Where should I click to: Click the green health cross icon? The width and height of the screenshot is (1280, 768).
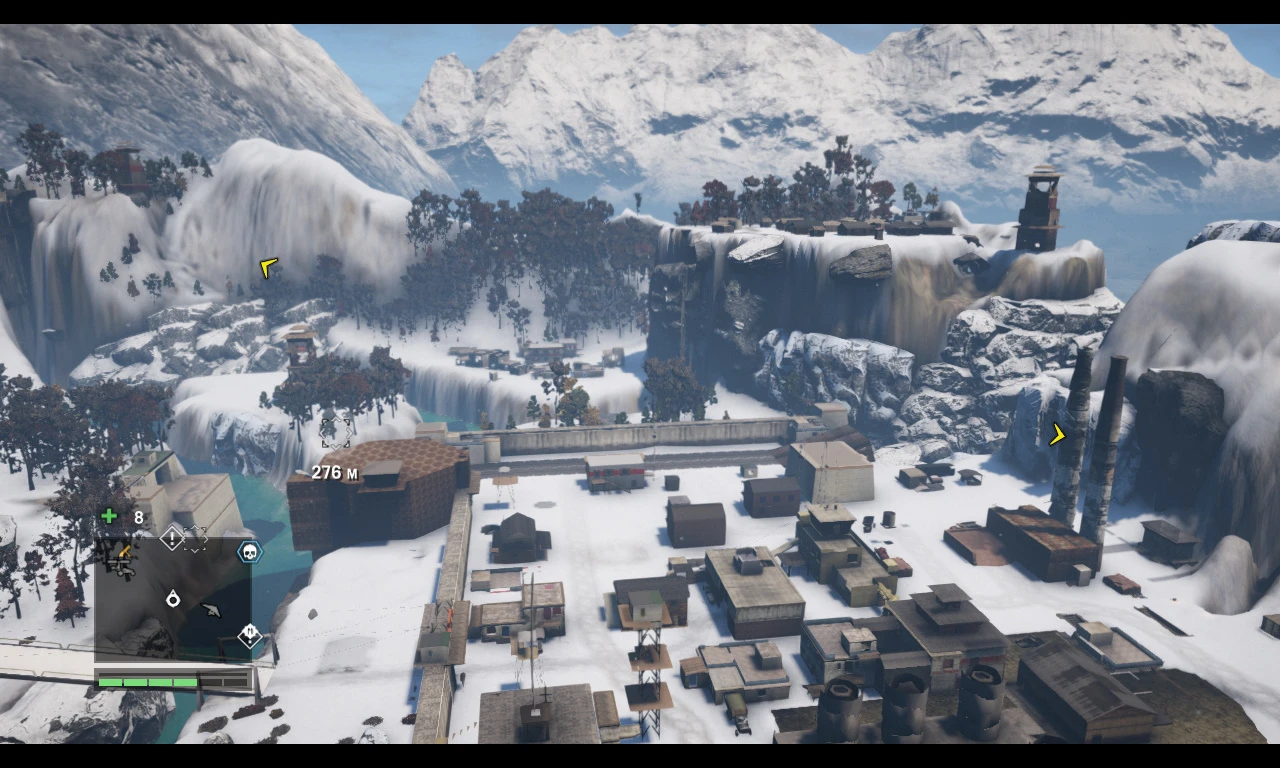[x=108, y=515]
